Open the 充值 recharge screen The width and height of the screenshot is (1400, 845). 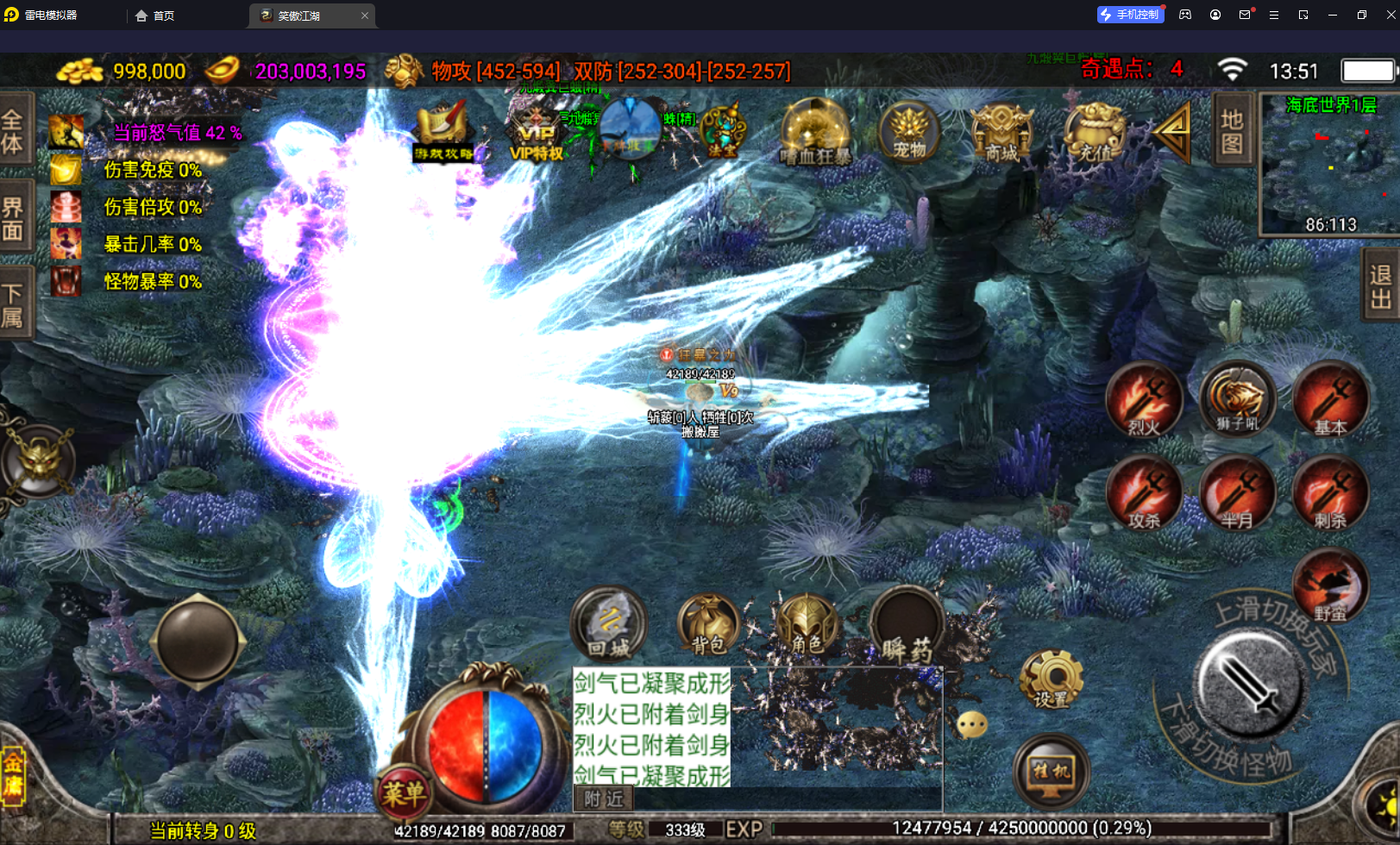[1095, 134]
